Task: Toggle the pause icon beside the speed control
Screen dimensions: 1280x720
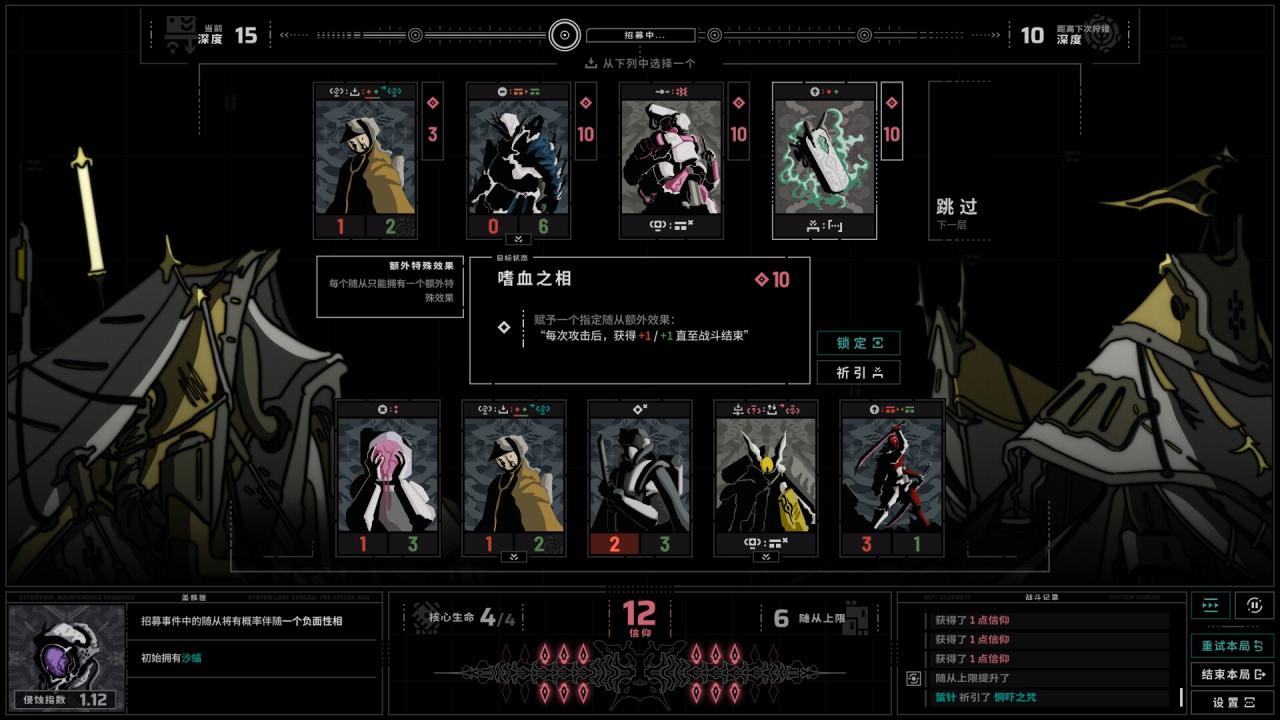Action: [x=1253, y=604]
